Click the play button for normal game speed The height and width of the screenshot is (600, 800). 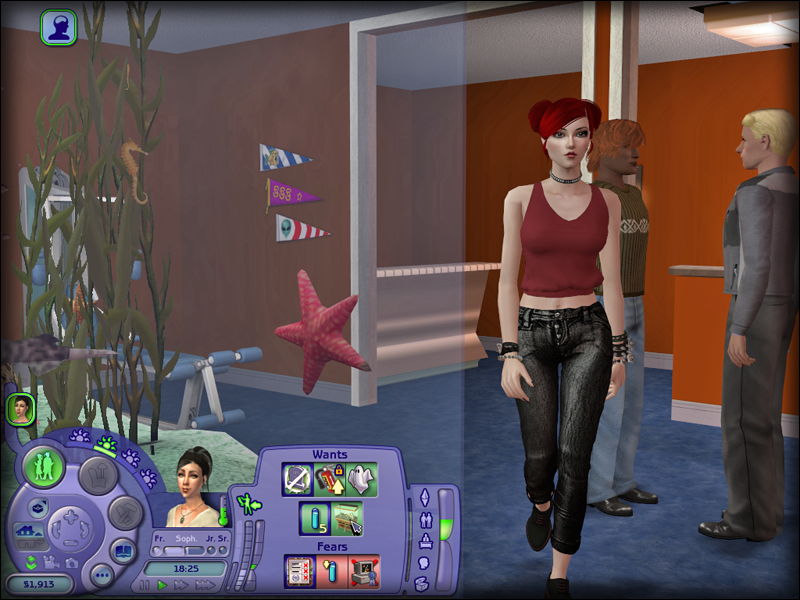coord(162,585)
